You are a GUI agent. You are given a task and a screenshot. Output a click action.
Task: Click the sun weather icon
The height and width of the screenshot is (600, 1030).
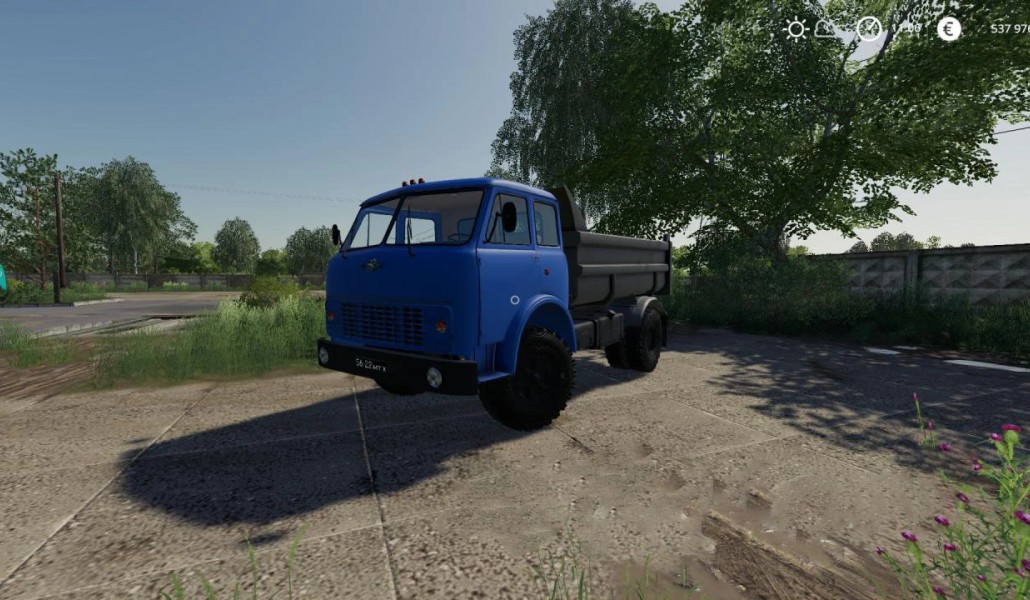[796, 29]
